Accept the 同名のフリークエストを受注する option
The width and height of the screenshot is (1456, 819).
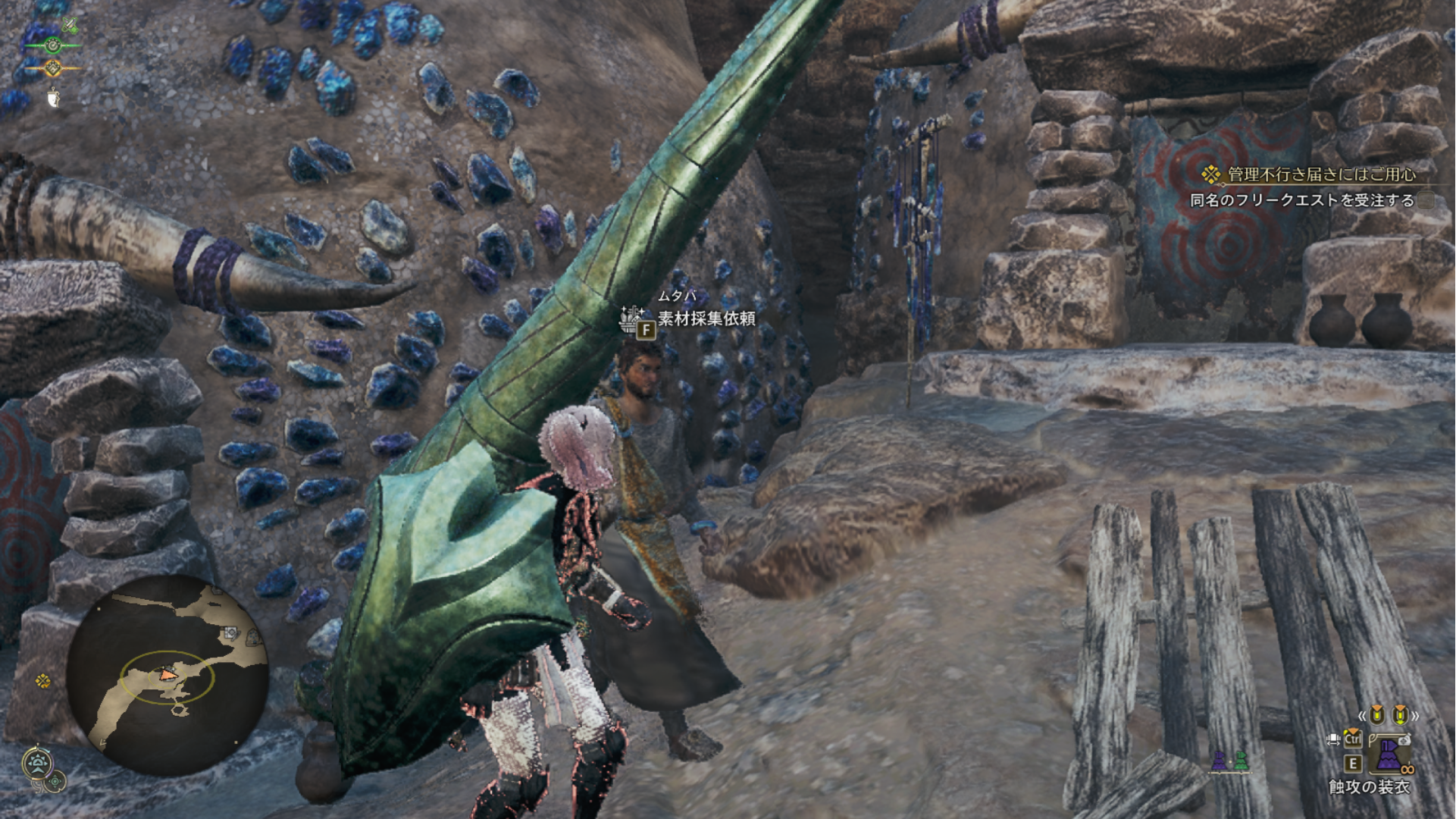click(1302, 200)
